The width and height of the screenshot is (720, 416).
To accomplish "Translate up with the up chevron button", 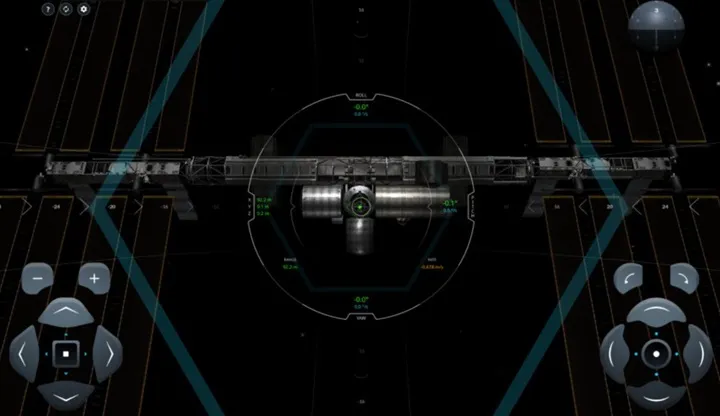I will (x=66, y=314).
